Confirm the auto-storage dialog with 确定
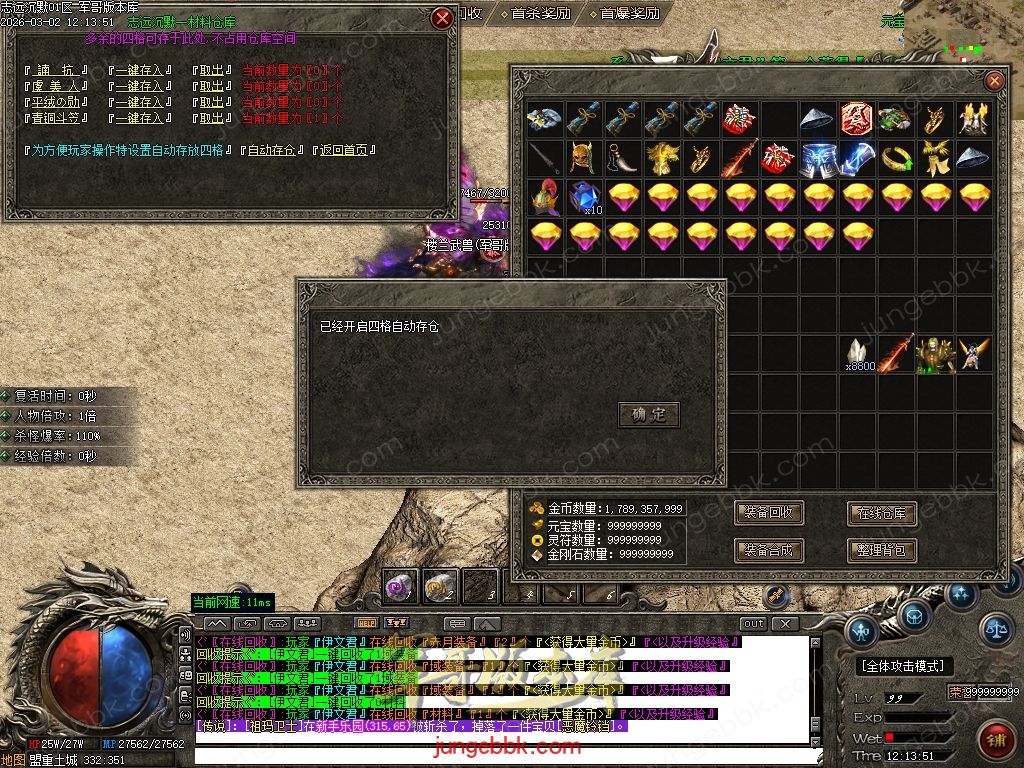 649,414
